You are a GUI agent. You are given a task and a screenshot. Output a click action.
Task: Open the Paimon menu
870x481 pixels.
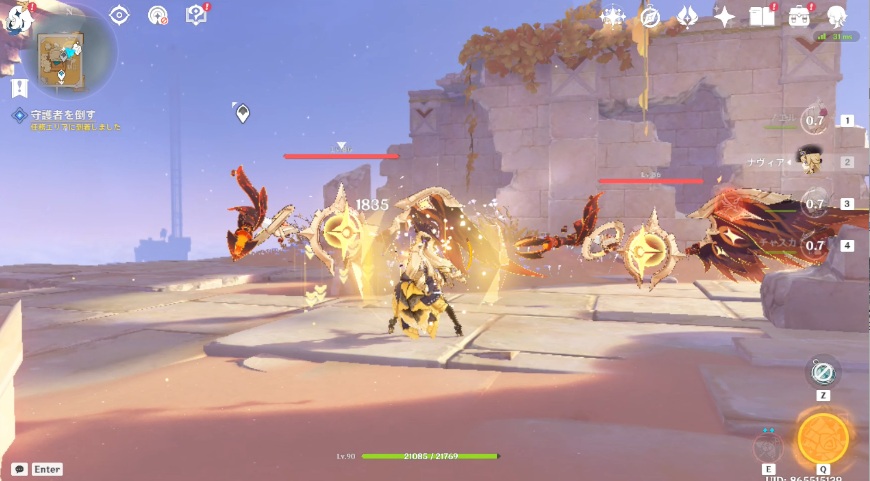(x=18, y=17)
